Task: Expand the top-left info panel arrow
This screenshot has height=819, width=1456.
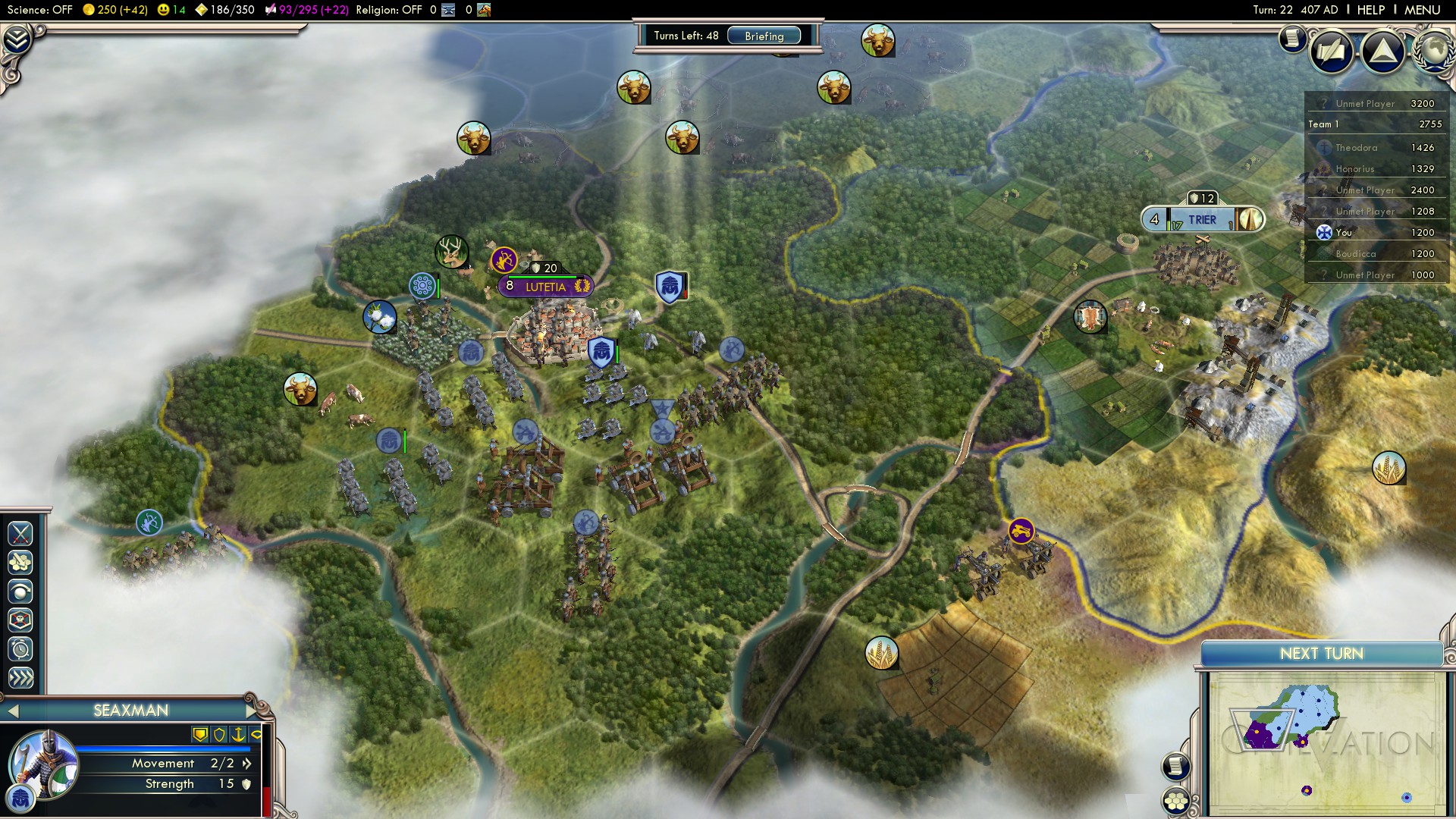Action: (x=17, y=39)
